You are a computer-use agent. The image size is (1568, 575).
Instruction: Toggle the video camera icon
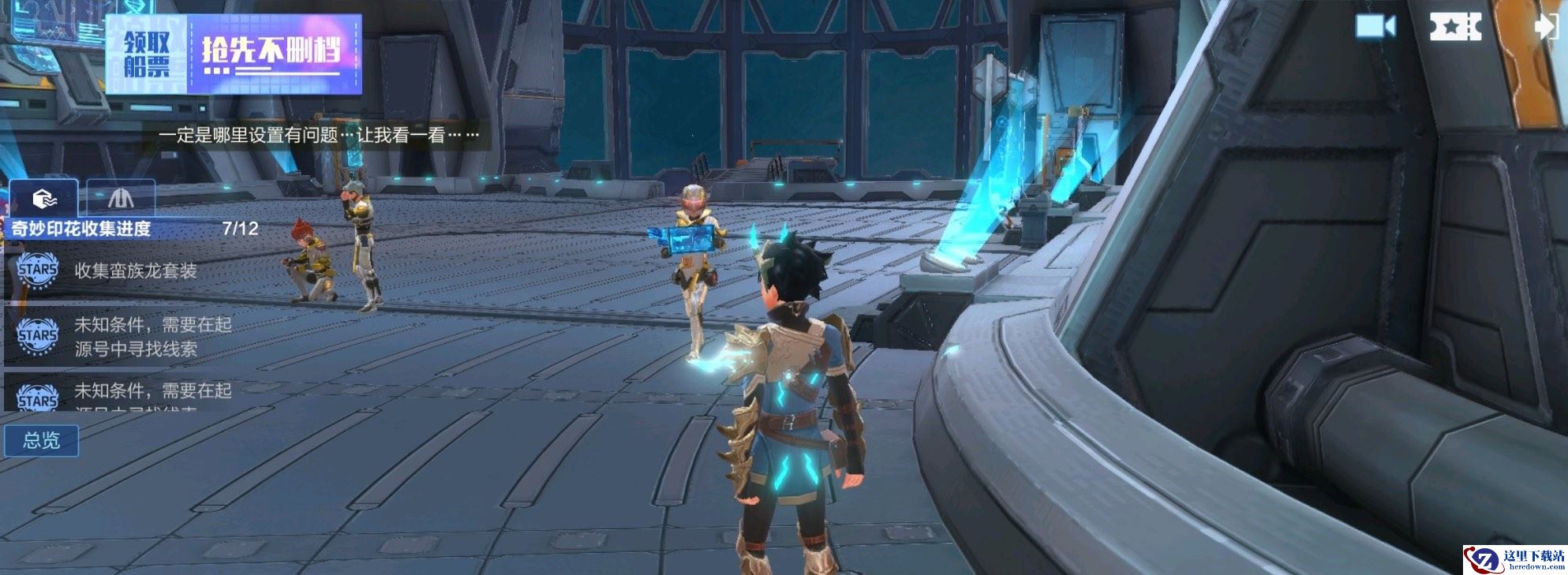click(x=1375, y=27)
